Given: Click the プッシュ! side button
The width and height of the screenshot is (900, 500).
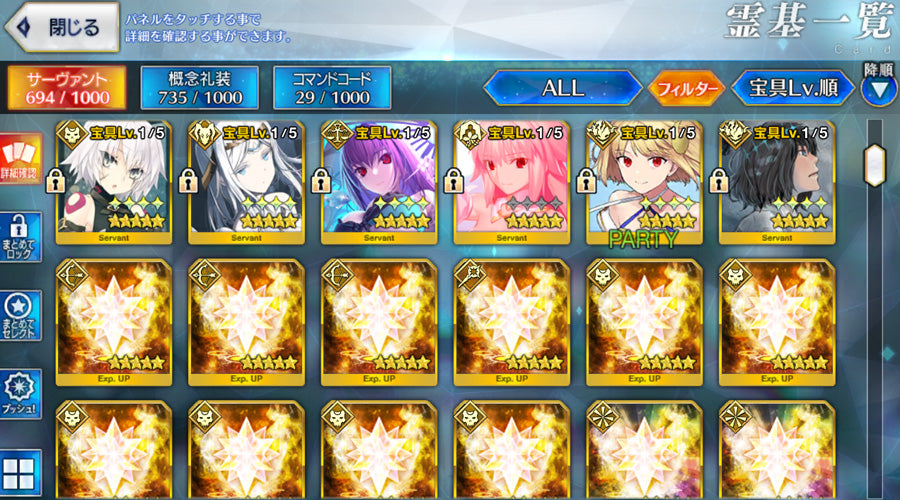Looking at the screenshot, I should [x=21, y=394].
